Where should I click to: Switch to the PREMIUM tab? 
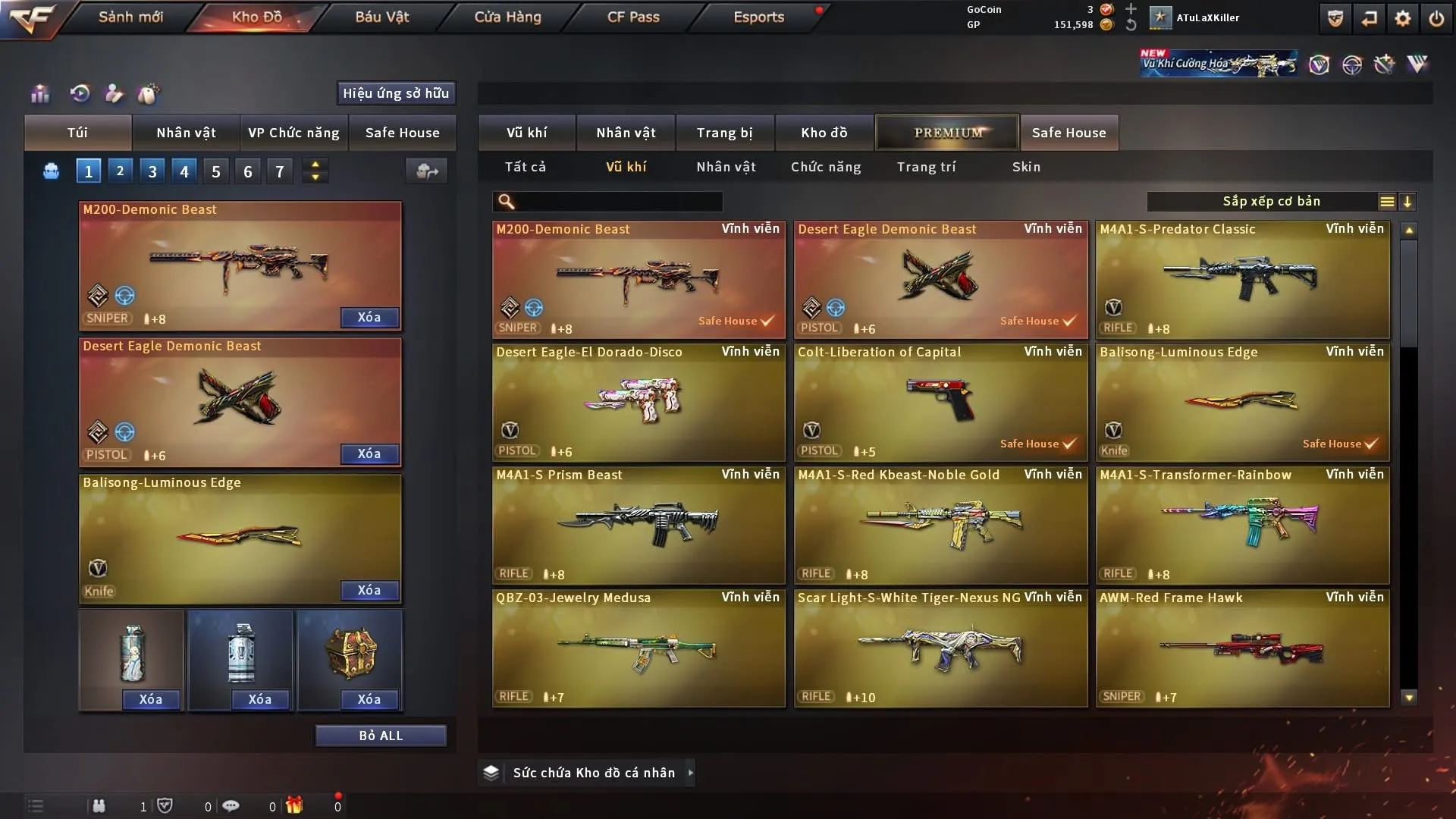pyautogui.click(x=946, y=132)
